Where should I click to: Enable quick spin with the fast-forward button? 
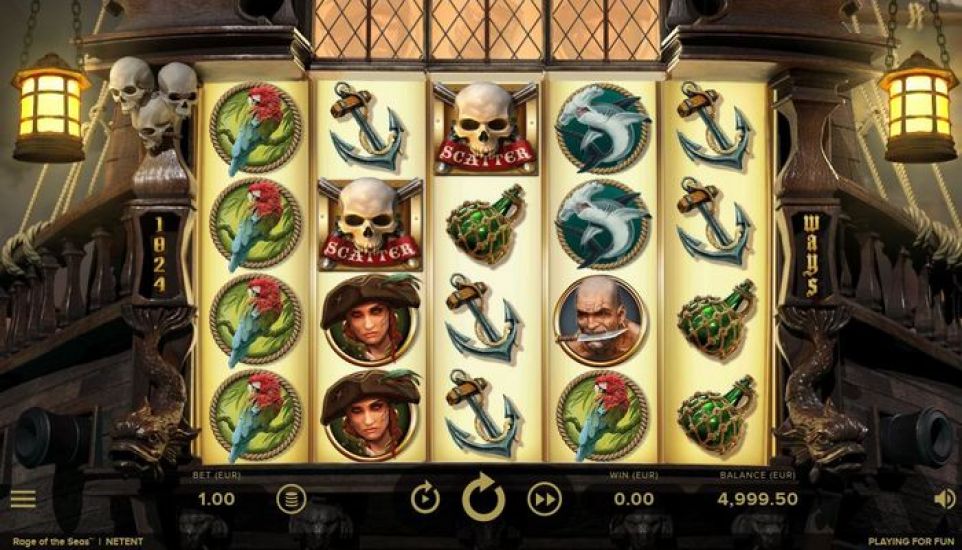click(544, 498)
